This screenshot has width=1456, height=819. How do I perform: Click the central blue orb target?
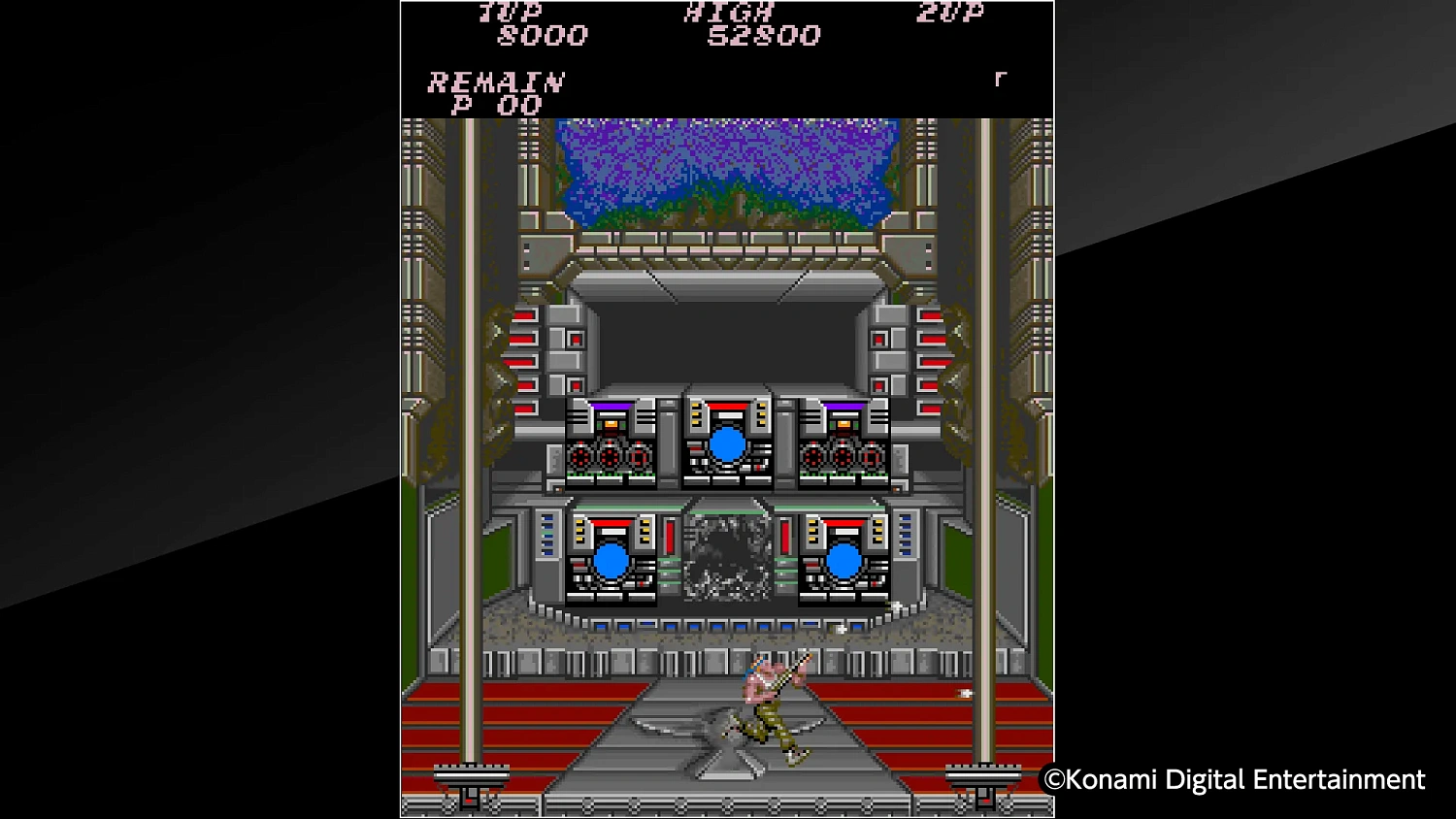click(727, 445)
